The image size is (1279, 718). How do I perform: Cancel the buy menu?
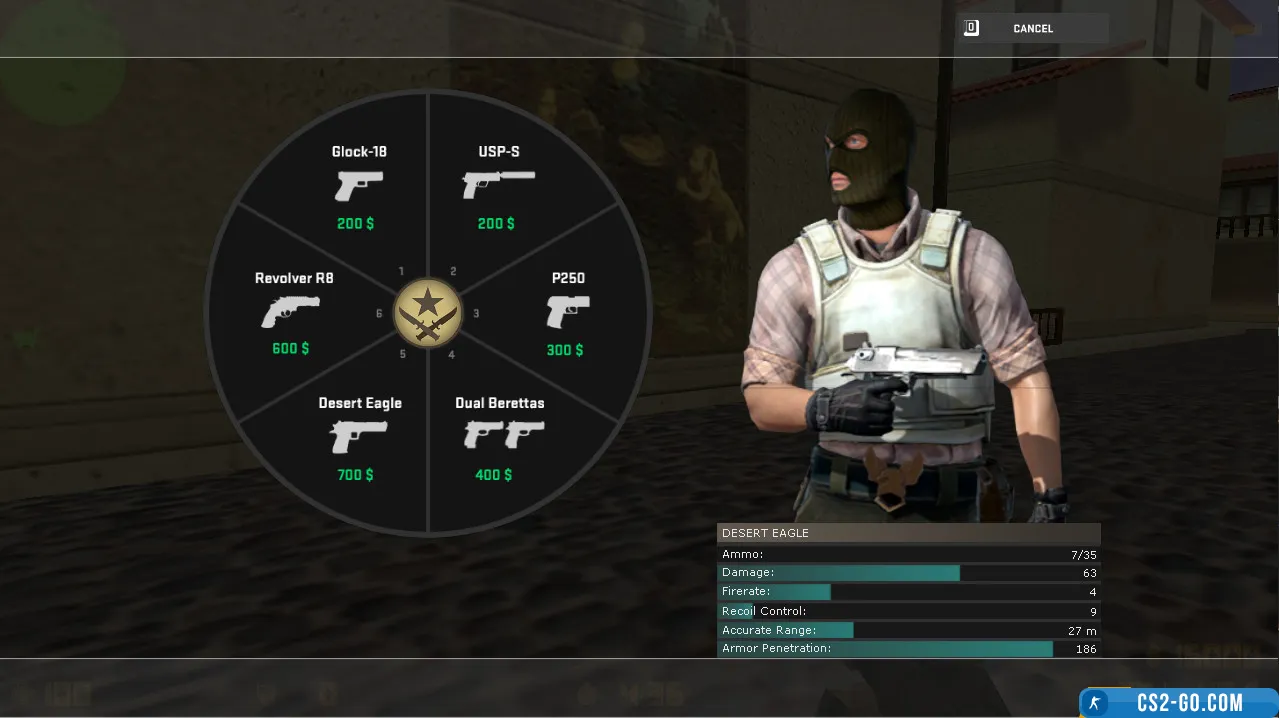[1032, 29]
